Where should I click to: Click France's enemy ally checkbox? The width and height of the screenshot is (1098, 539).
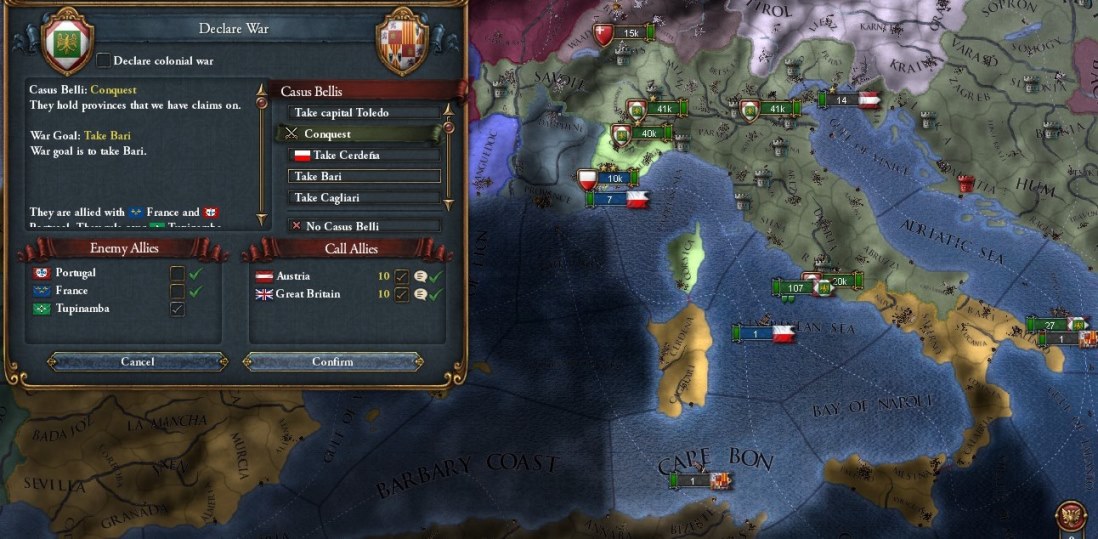(177, 291)
